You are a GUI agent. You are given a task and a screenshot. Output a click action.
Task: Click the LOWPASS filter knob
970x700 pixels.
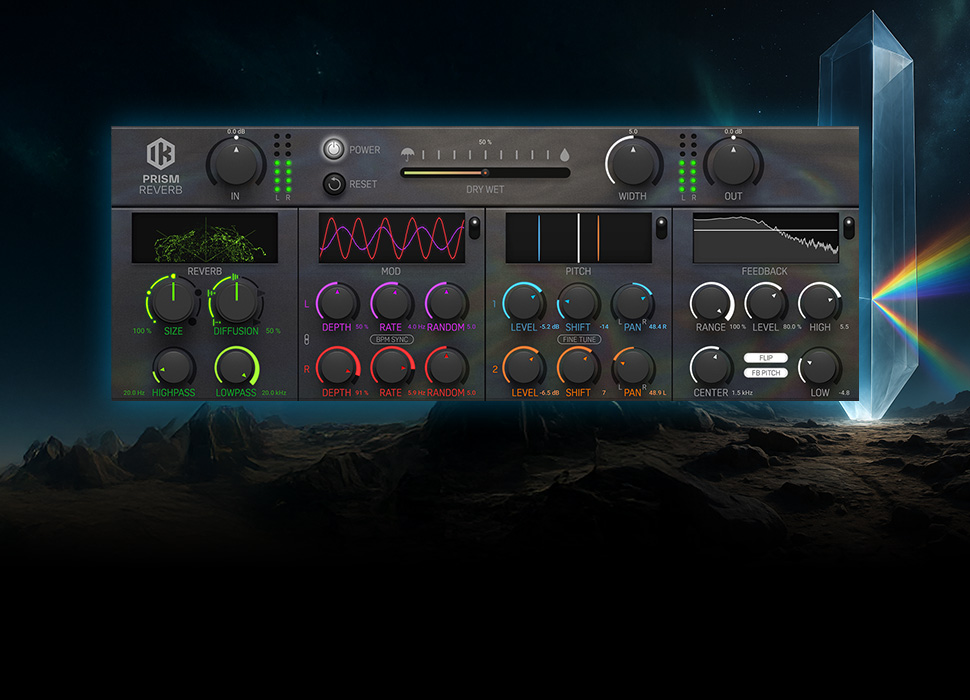236,366
